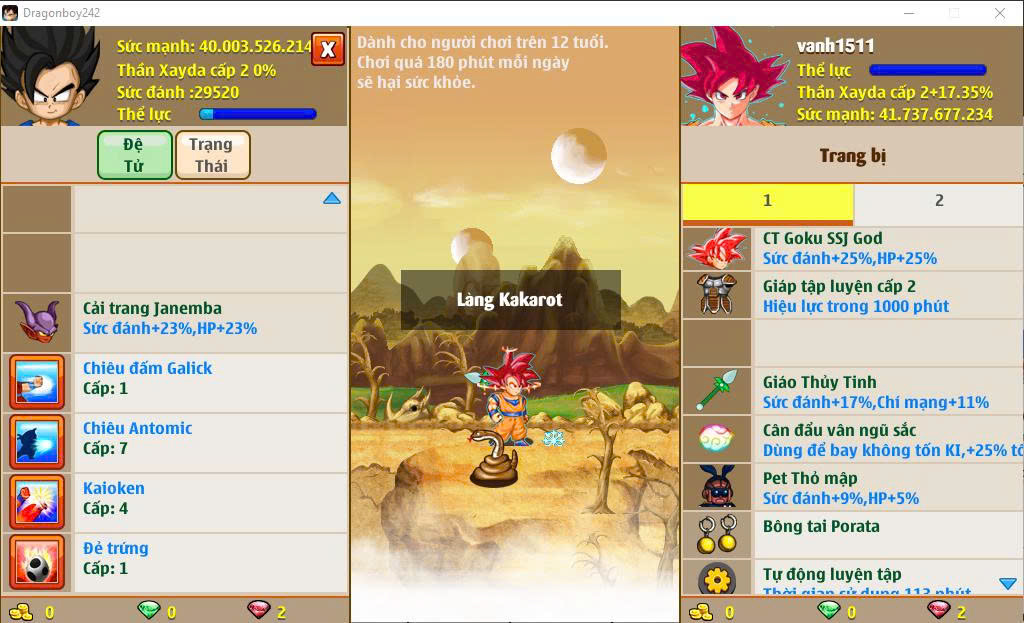Close the left panel with the X button

coord(328,49)
